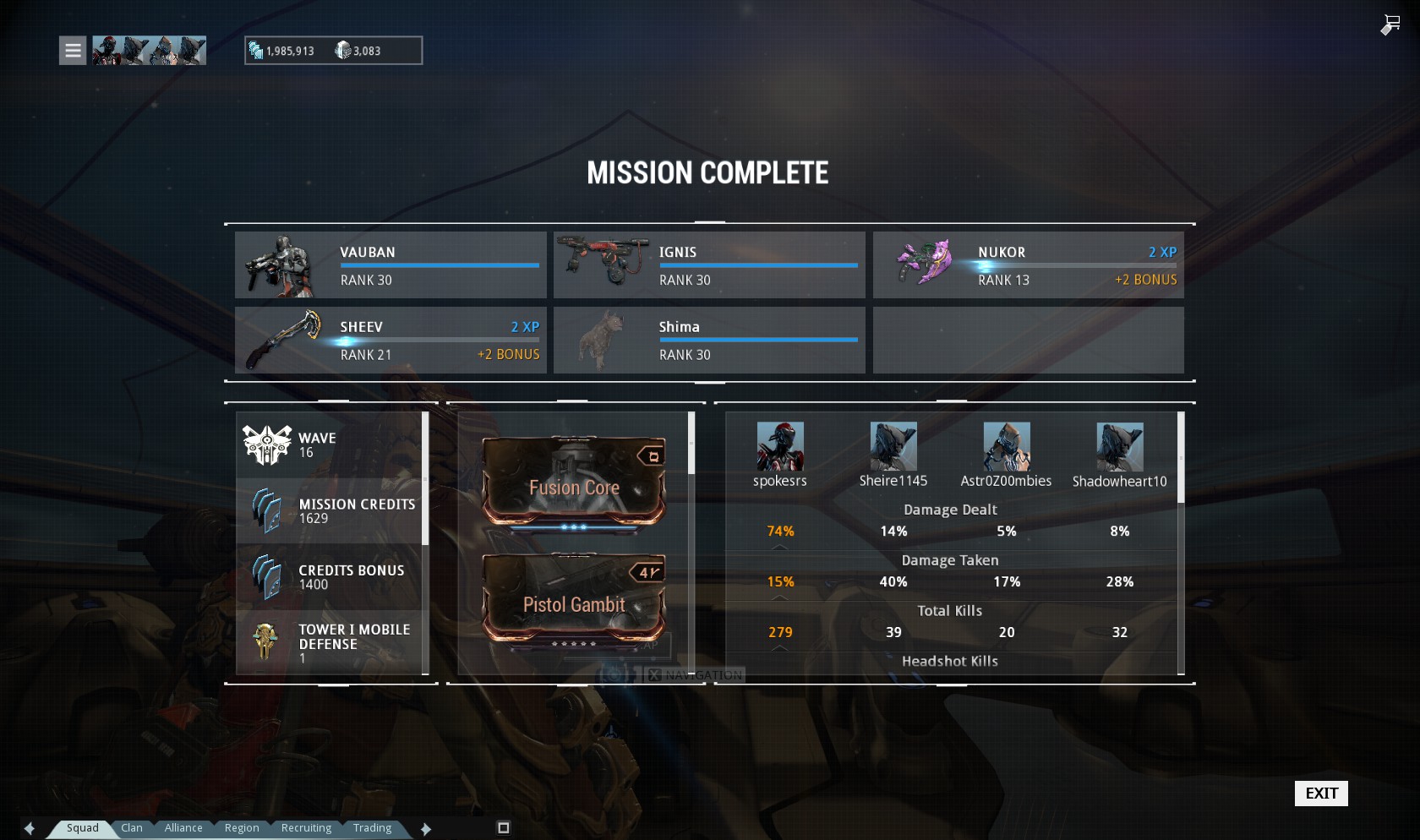Select the Fusion Core reward card

574,483
